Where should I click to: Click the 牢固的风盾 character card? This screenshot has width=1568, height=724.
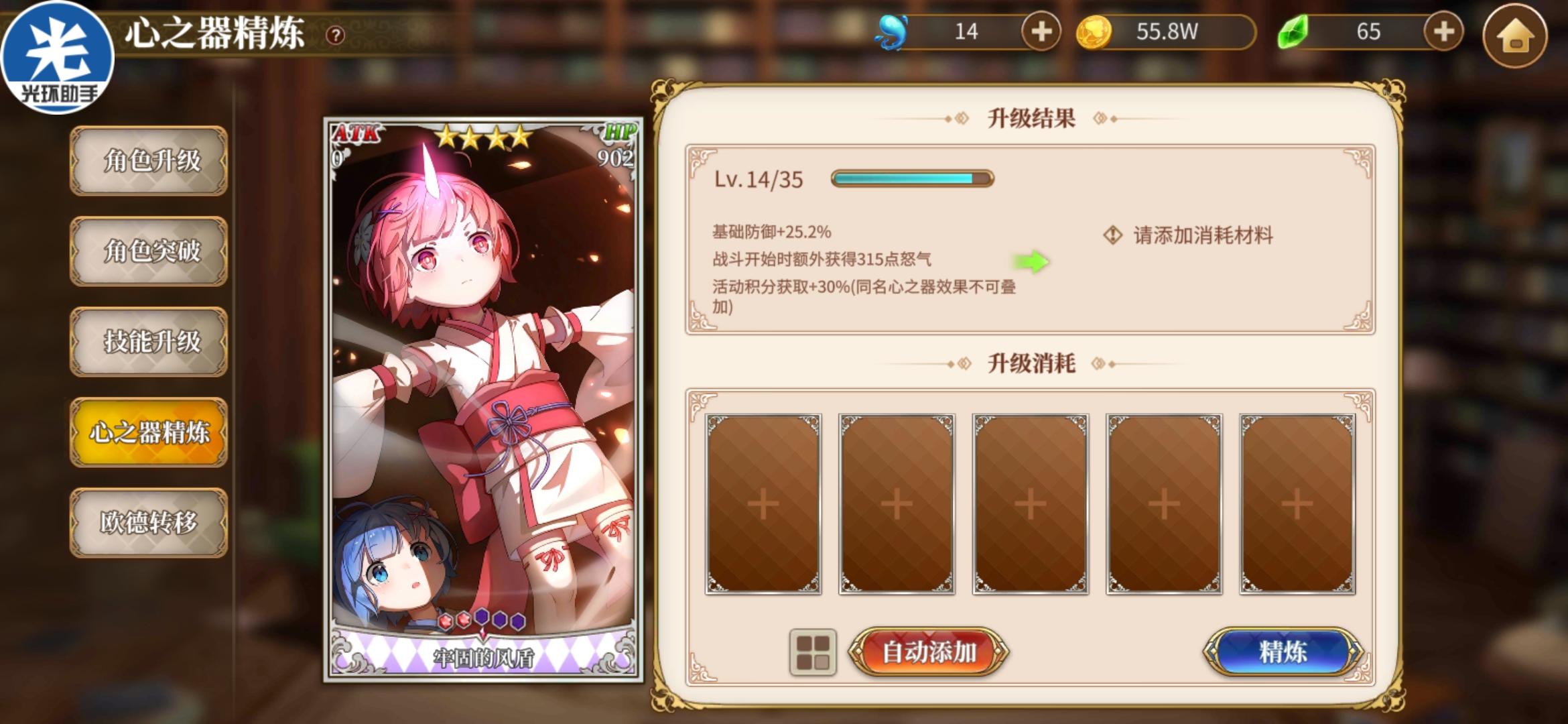(484, 402)
